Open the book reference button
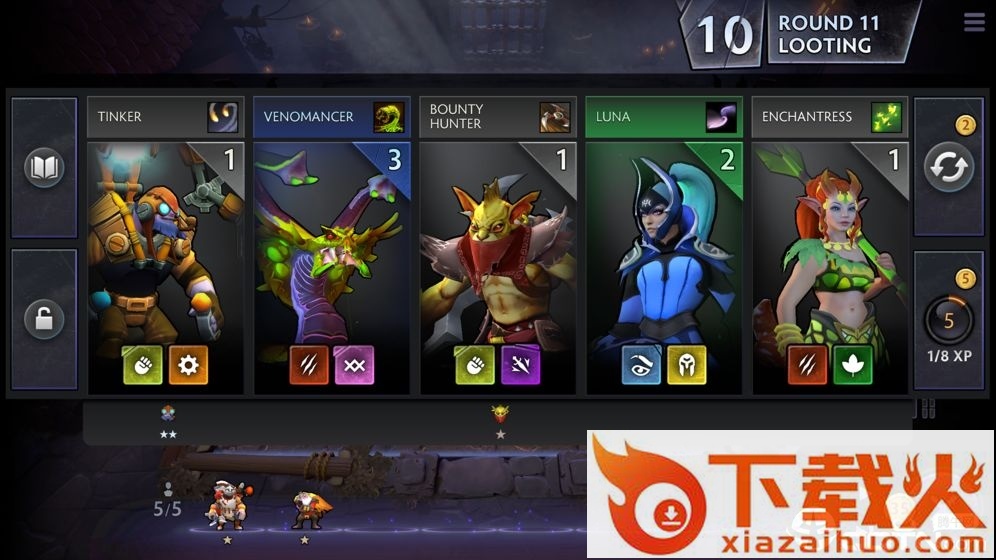This screenshot has height=560, width=996. [x=44, y=168]
